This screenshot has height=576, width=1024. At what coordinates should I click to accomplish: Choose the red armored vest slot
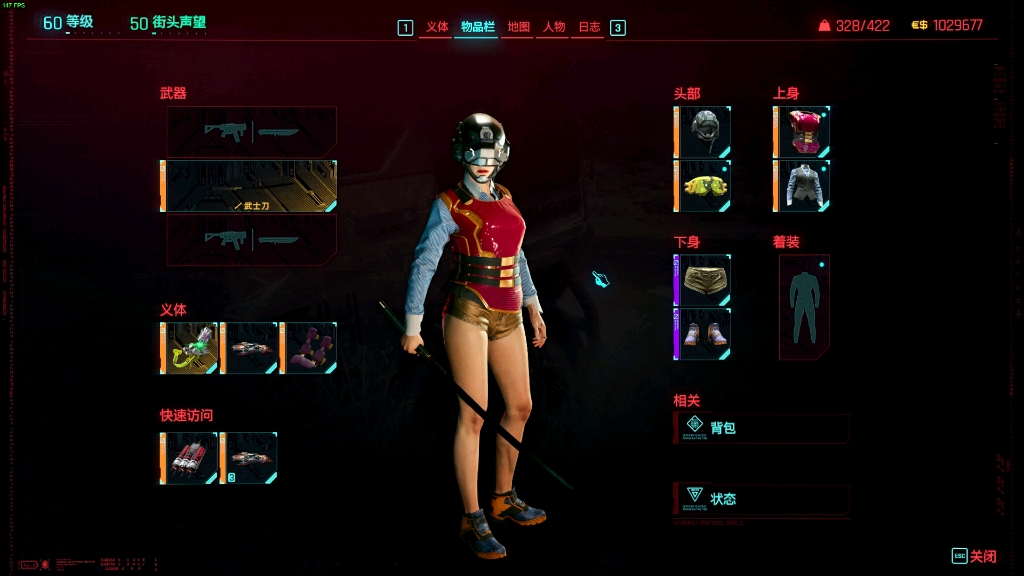coord(803,132)
